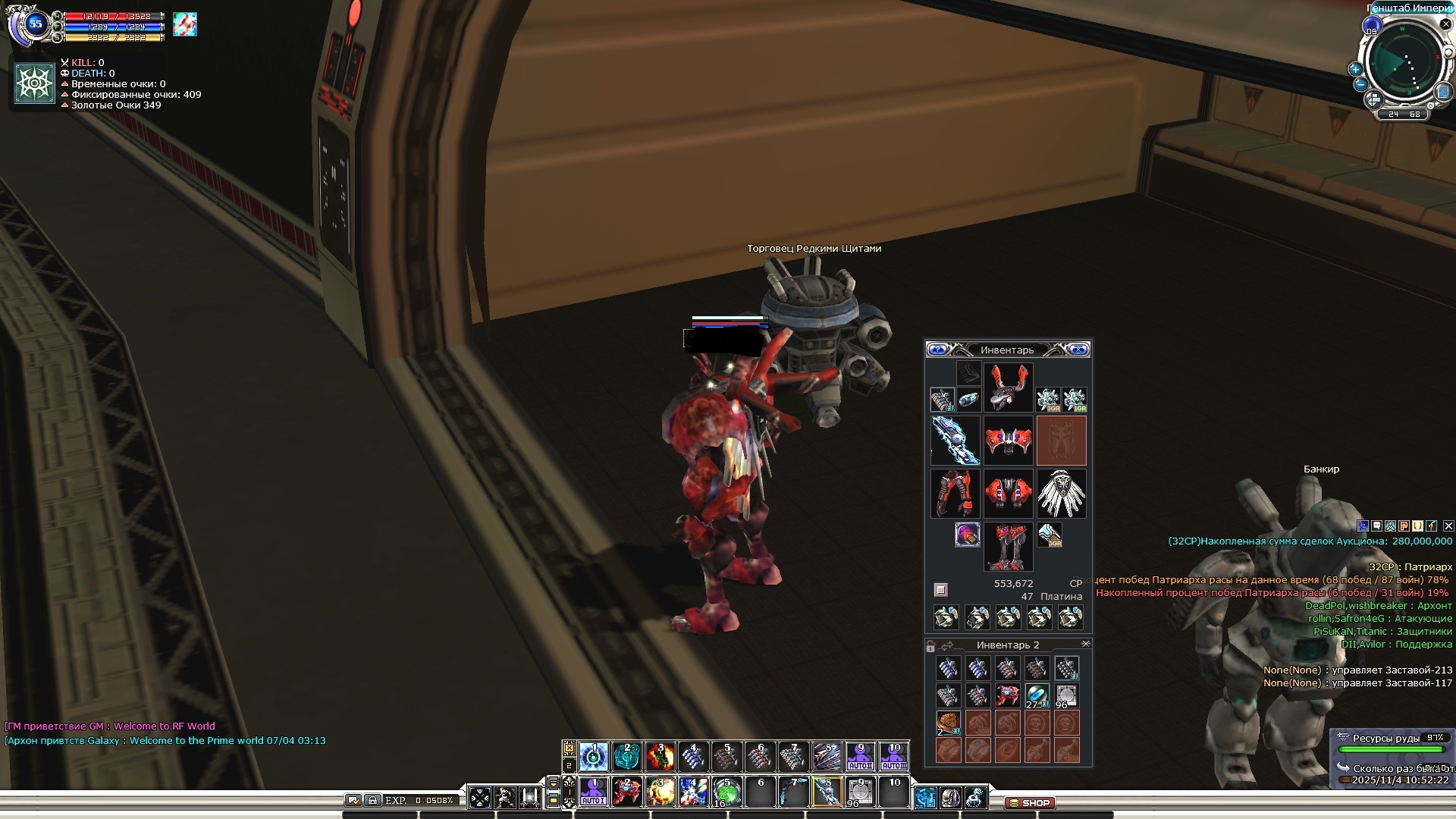
Task: Click the gear icon right of hotbar
Action: (975, 797)
